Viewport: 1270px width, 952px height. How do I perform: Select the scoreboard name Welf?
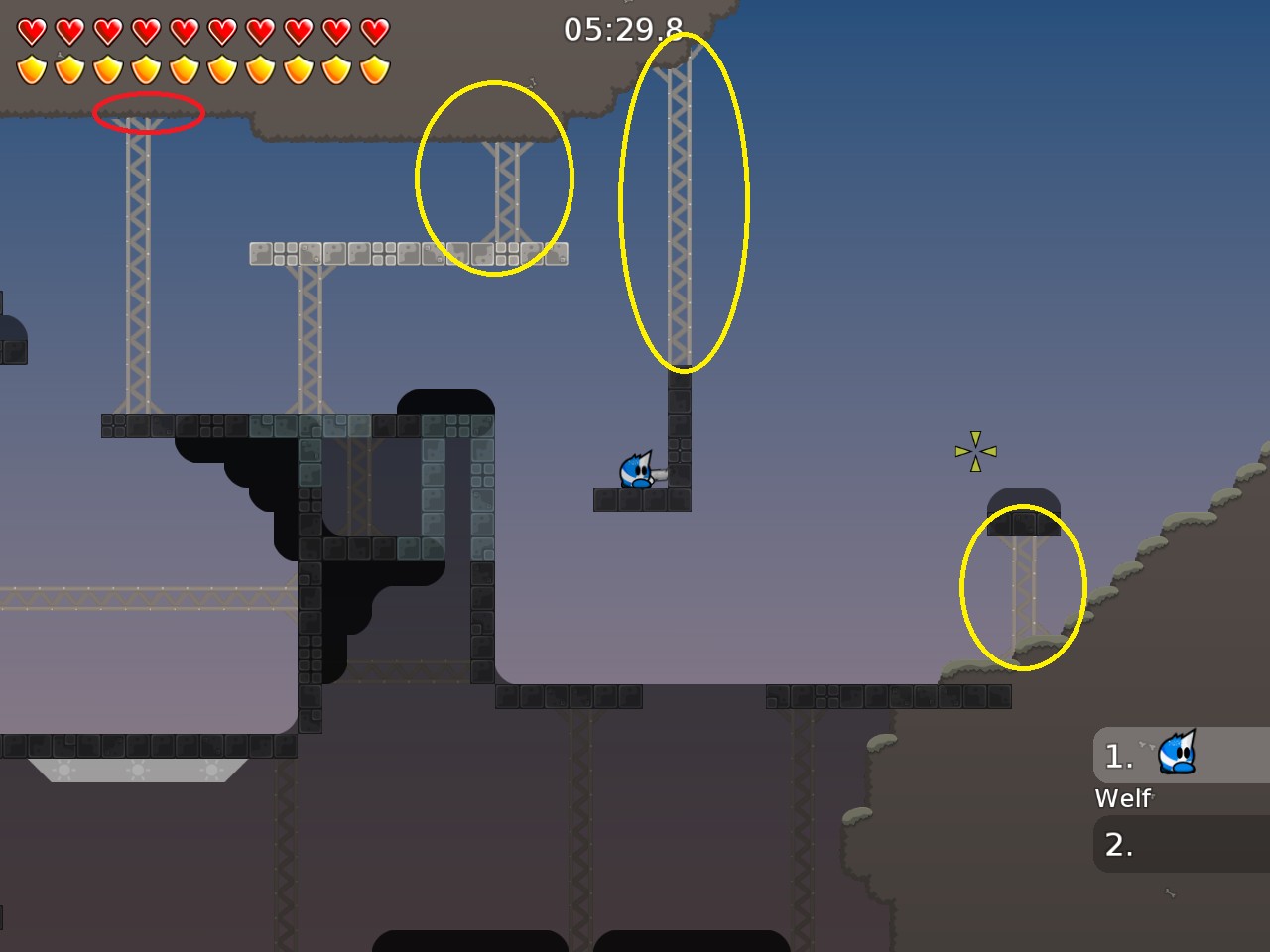[x=1122, y=797]
